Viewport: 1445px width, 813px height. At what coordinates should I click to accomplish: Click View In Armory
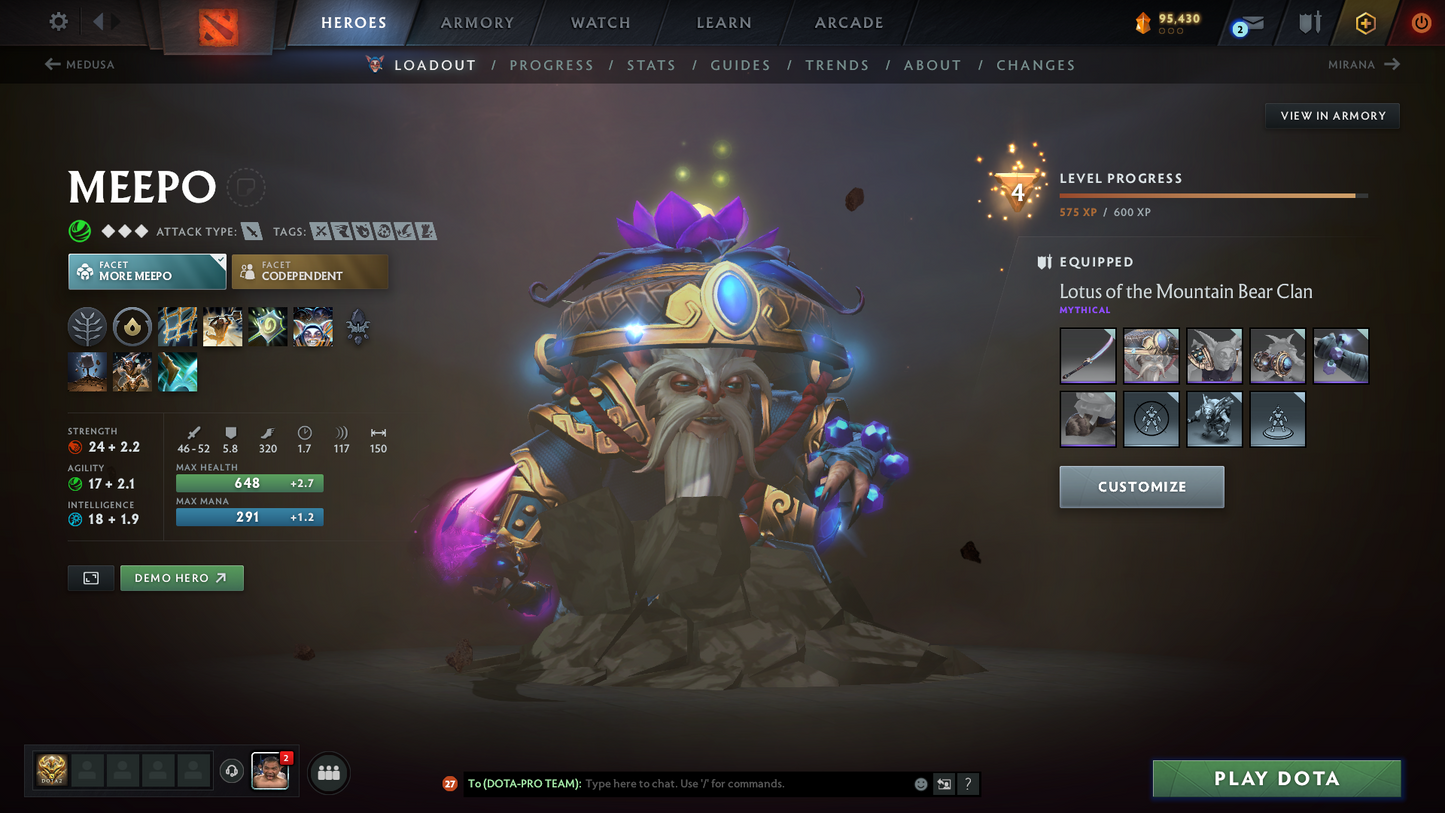(1332, 115)
